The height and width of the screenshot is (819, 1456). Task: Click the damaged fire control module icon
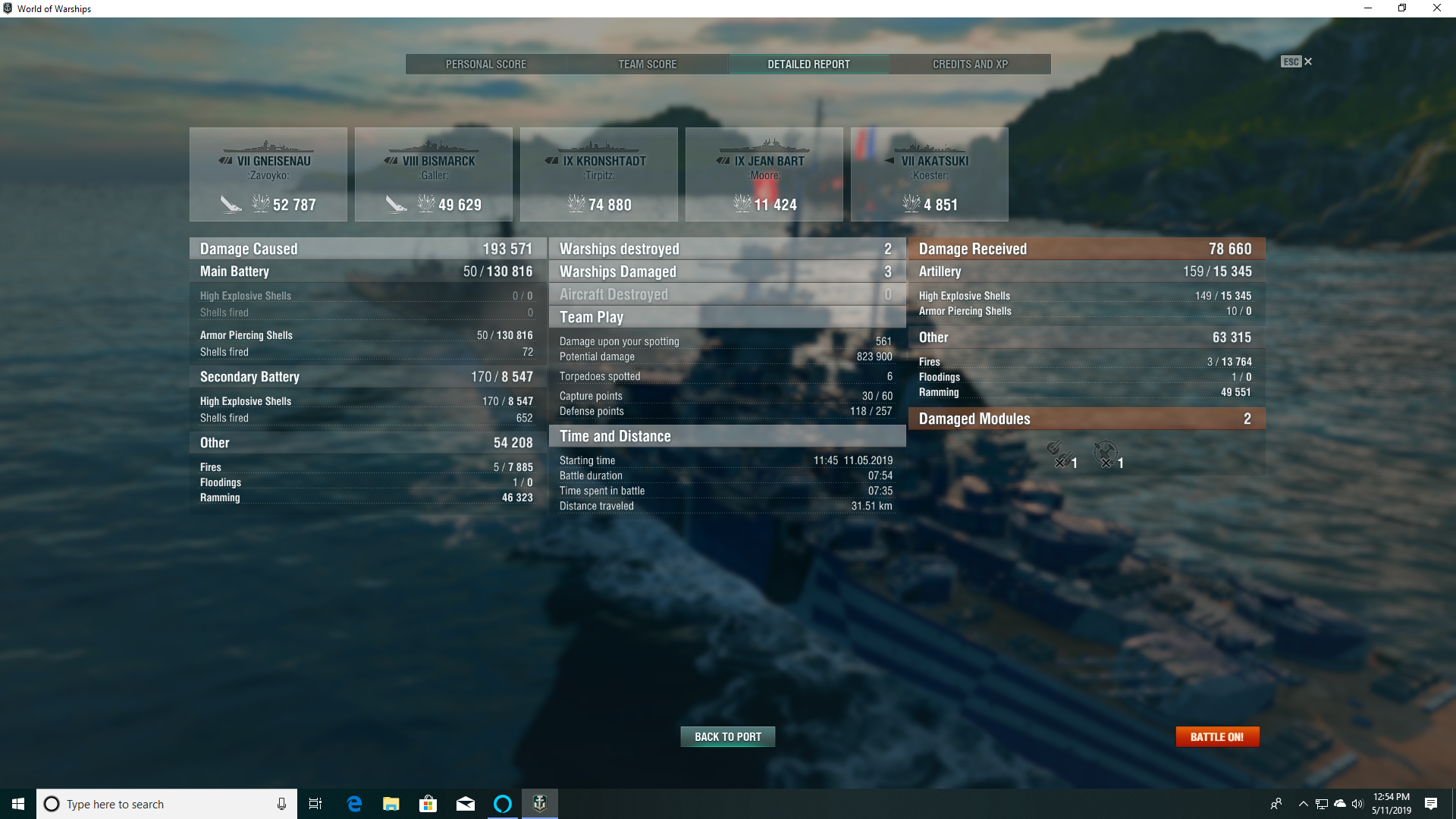[1106, 451]
